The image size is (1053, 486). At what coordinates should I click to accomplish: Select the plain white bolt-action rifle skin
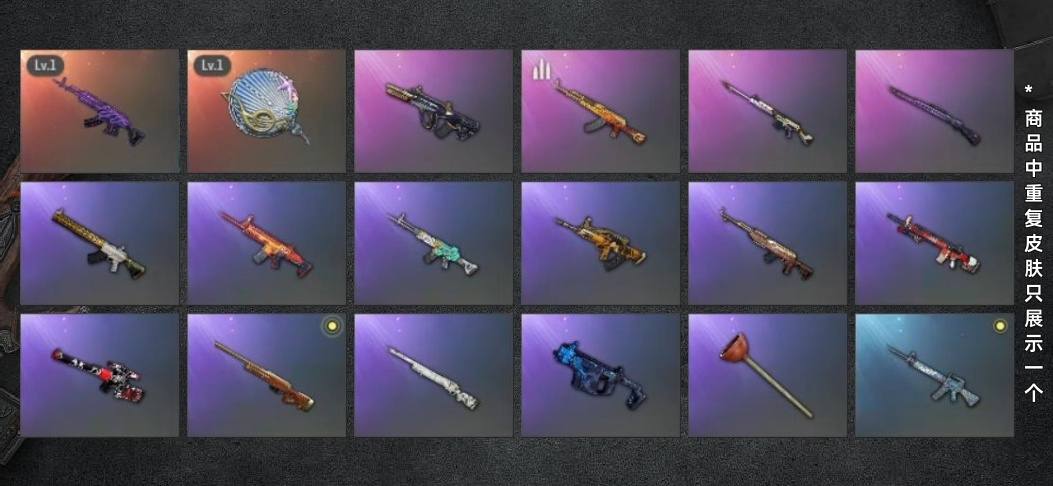tap(434, 375)
